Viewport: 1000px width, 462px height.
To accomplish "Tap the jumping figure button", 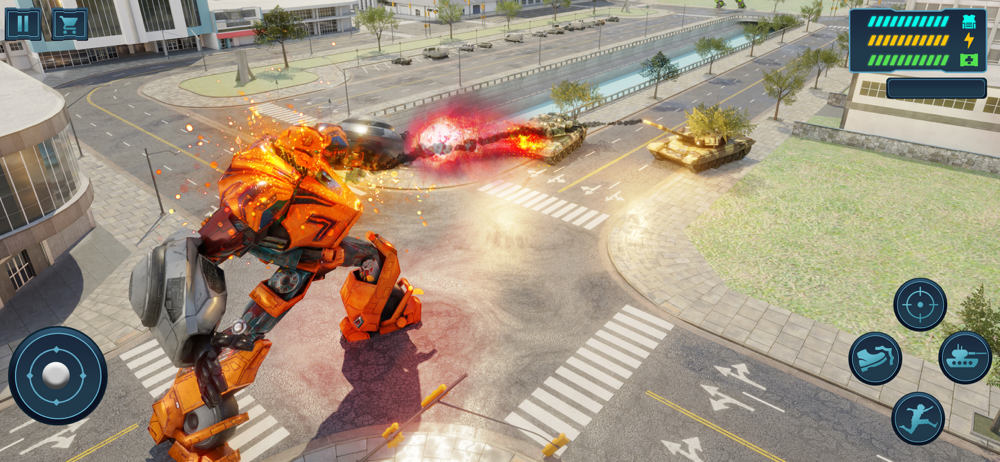I will [x=918, y=418].
